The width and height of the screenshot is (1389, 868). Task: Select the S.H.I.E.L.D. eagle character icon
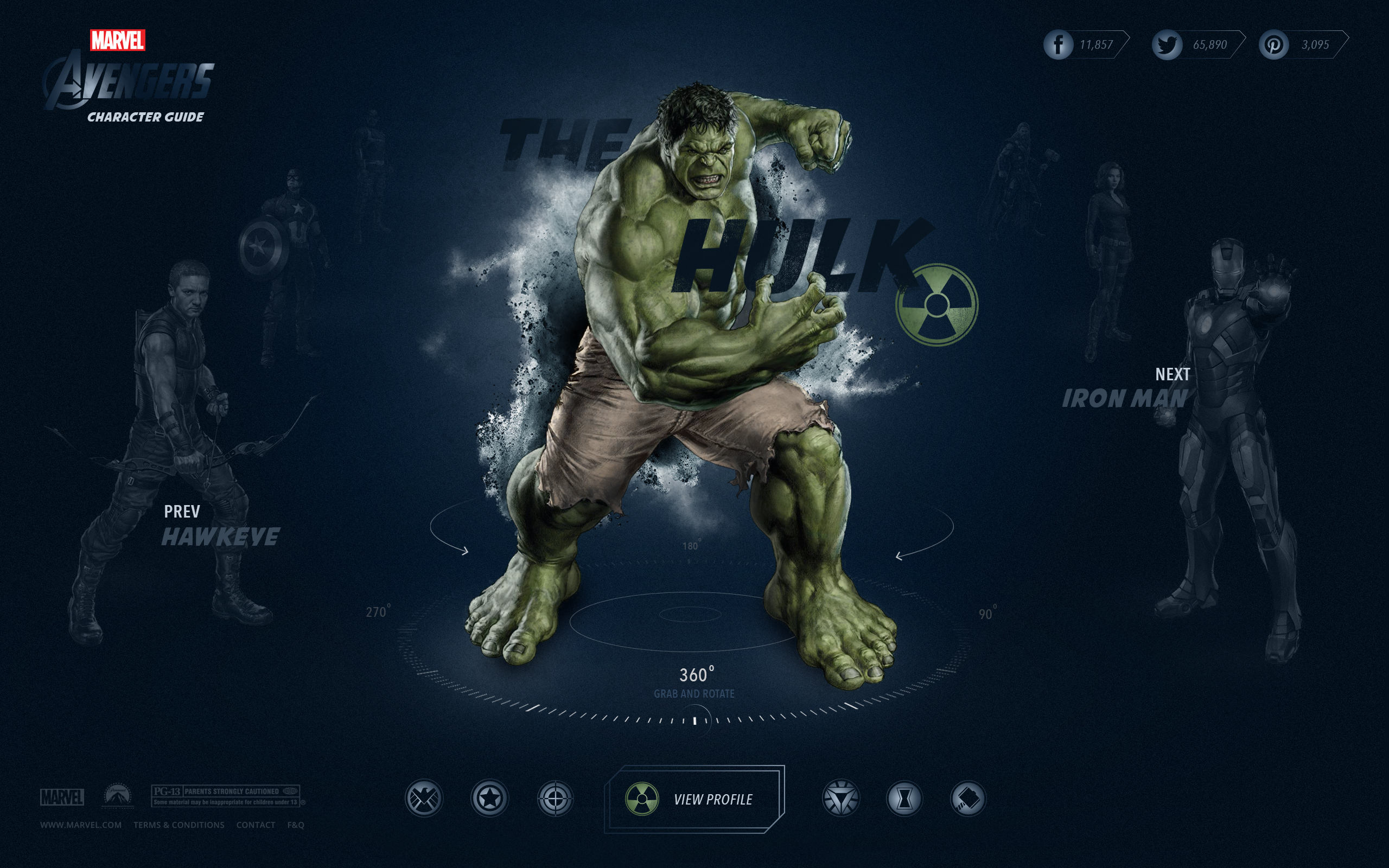point(424,799)
